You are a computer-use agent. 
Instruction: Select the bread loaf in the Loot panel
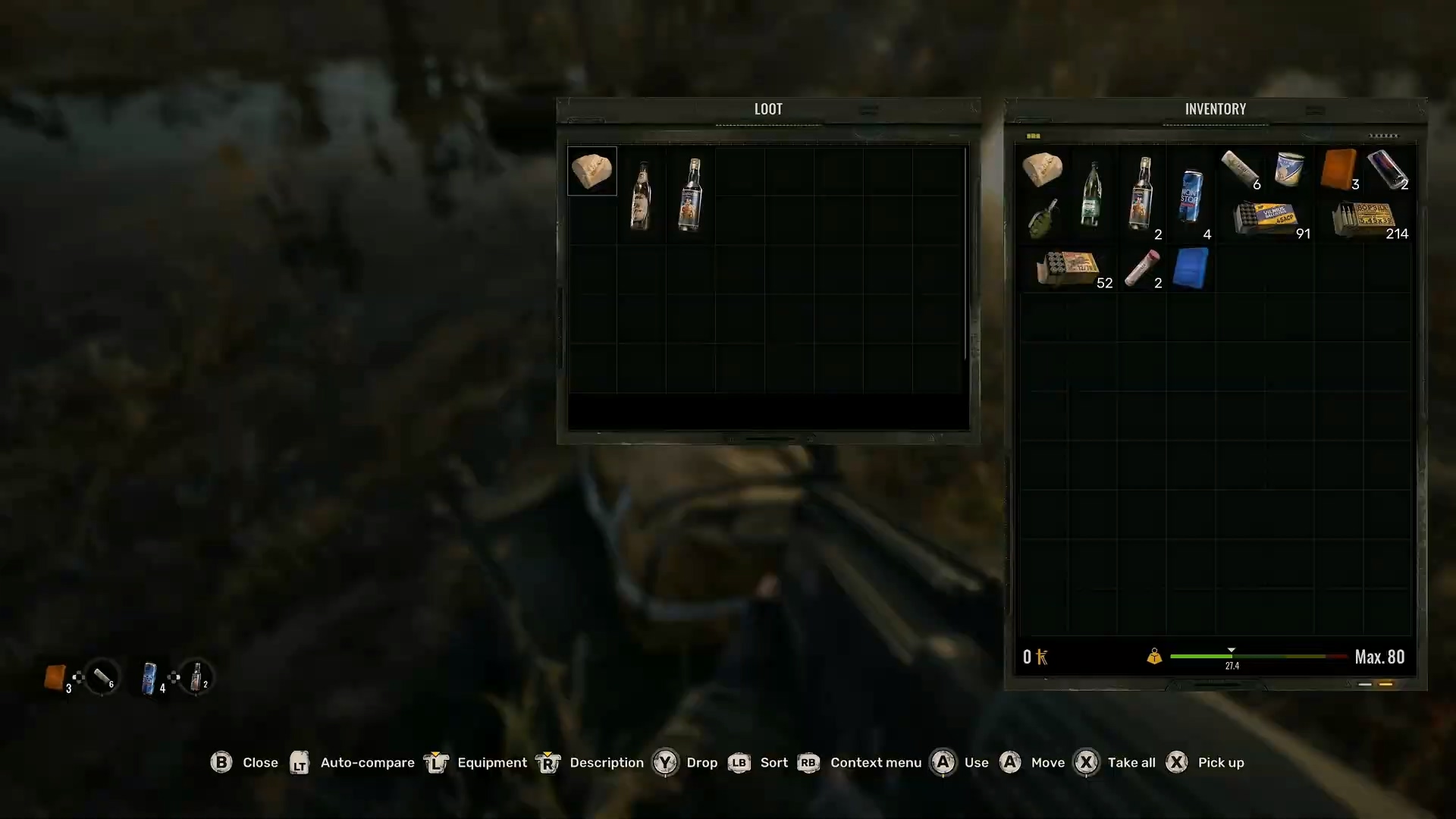coord(591,171)
